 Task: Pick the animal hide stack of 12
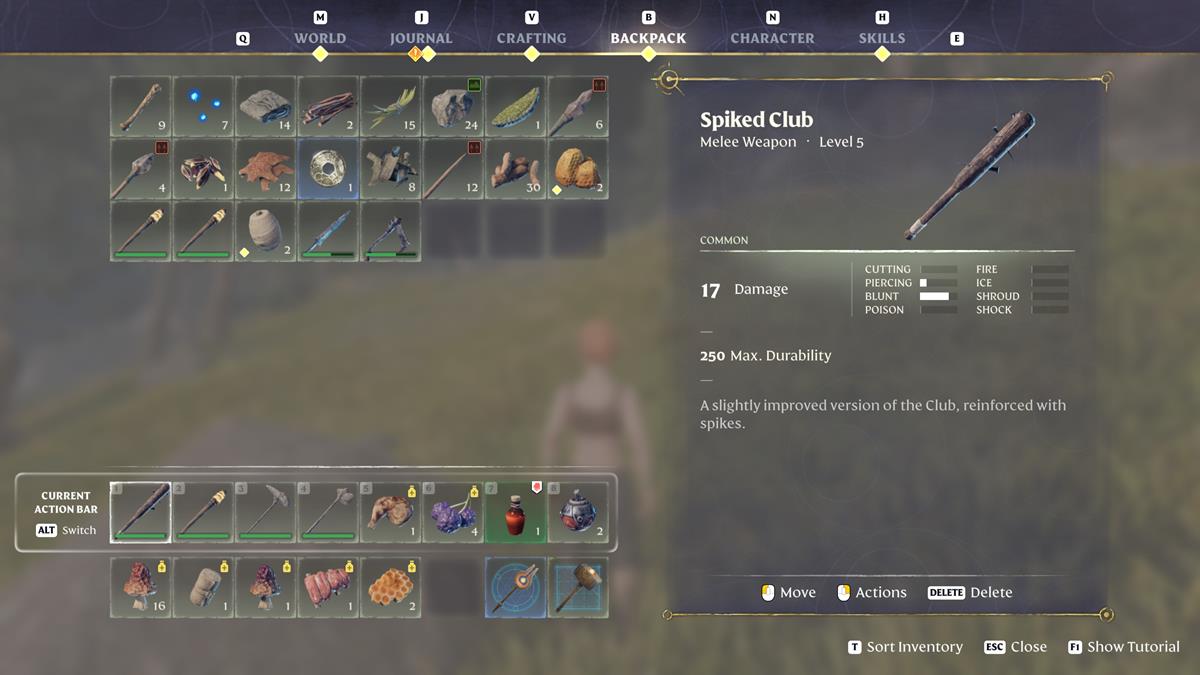[265, 169]
